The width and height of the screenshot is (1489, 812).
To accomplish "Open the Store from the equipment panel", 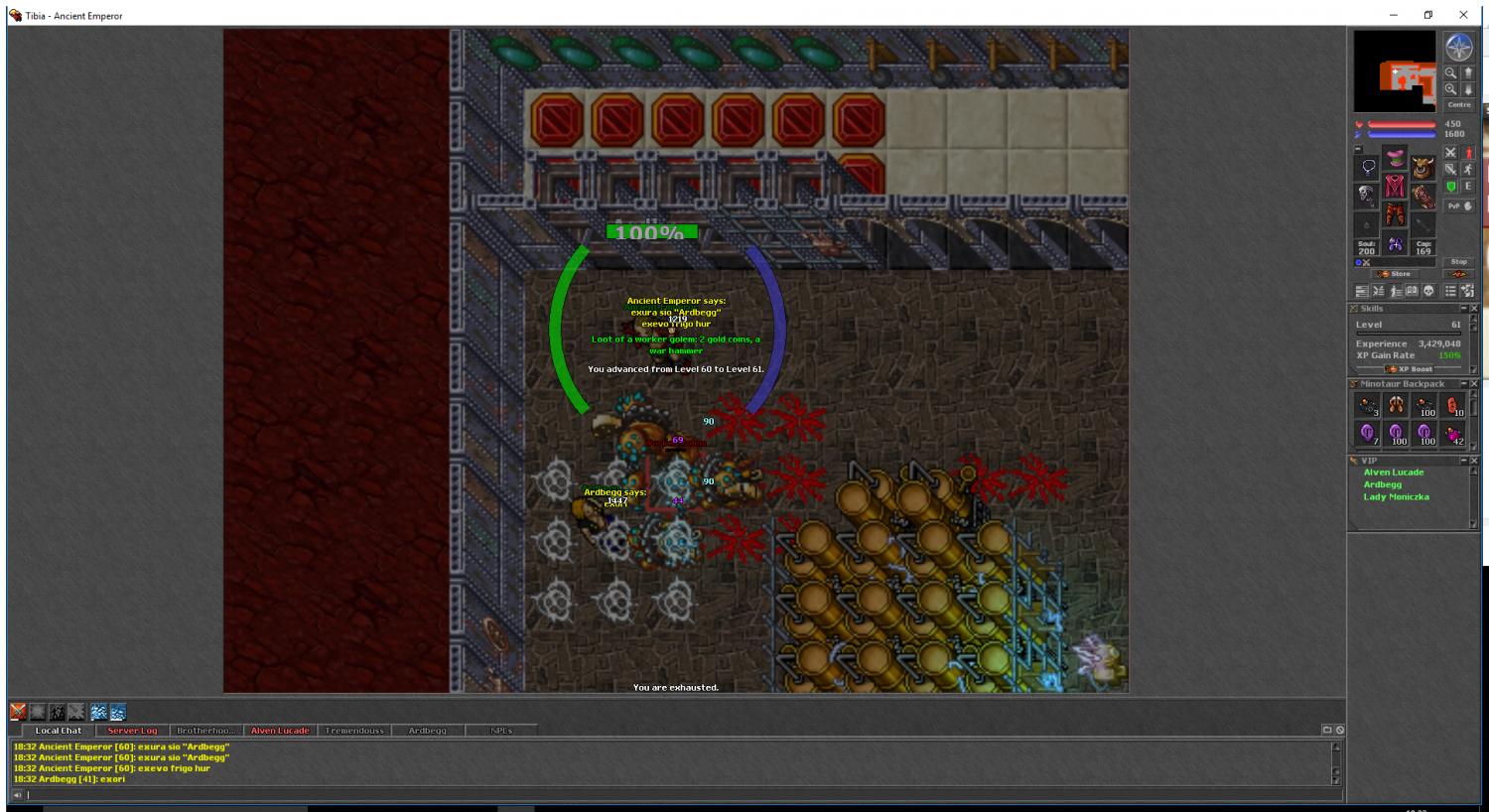I will pos(1396,274).
